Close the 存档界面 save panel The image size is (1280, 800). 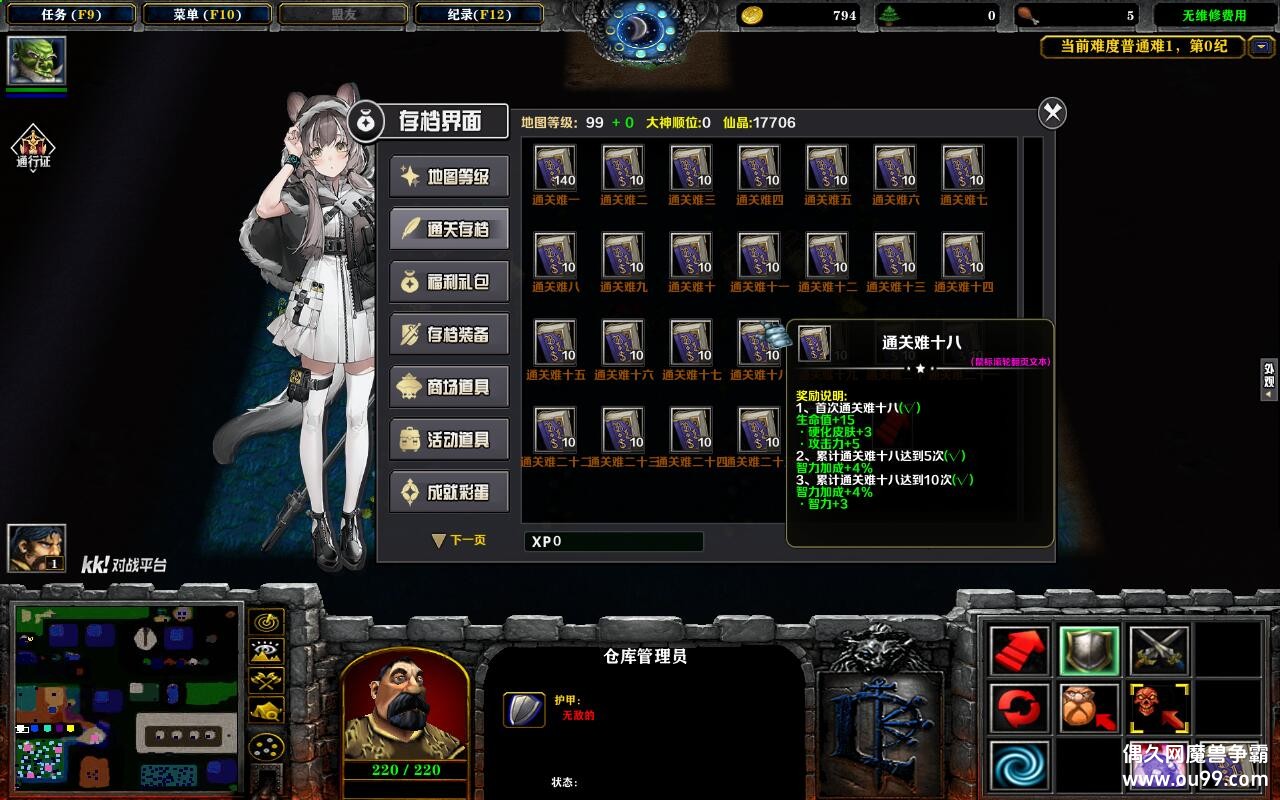tap(1052, 113)
